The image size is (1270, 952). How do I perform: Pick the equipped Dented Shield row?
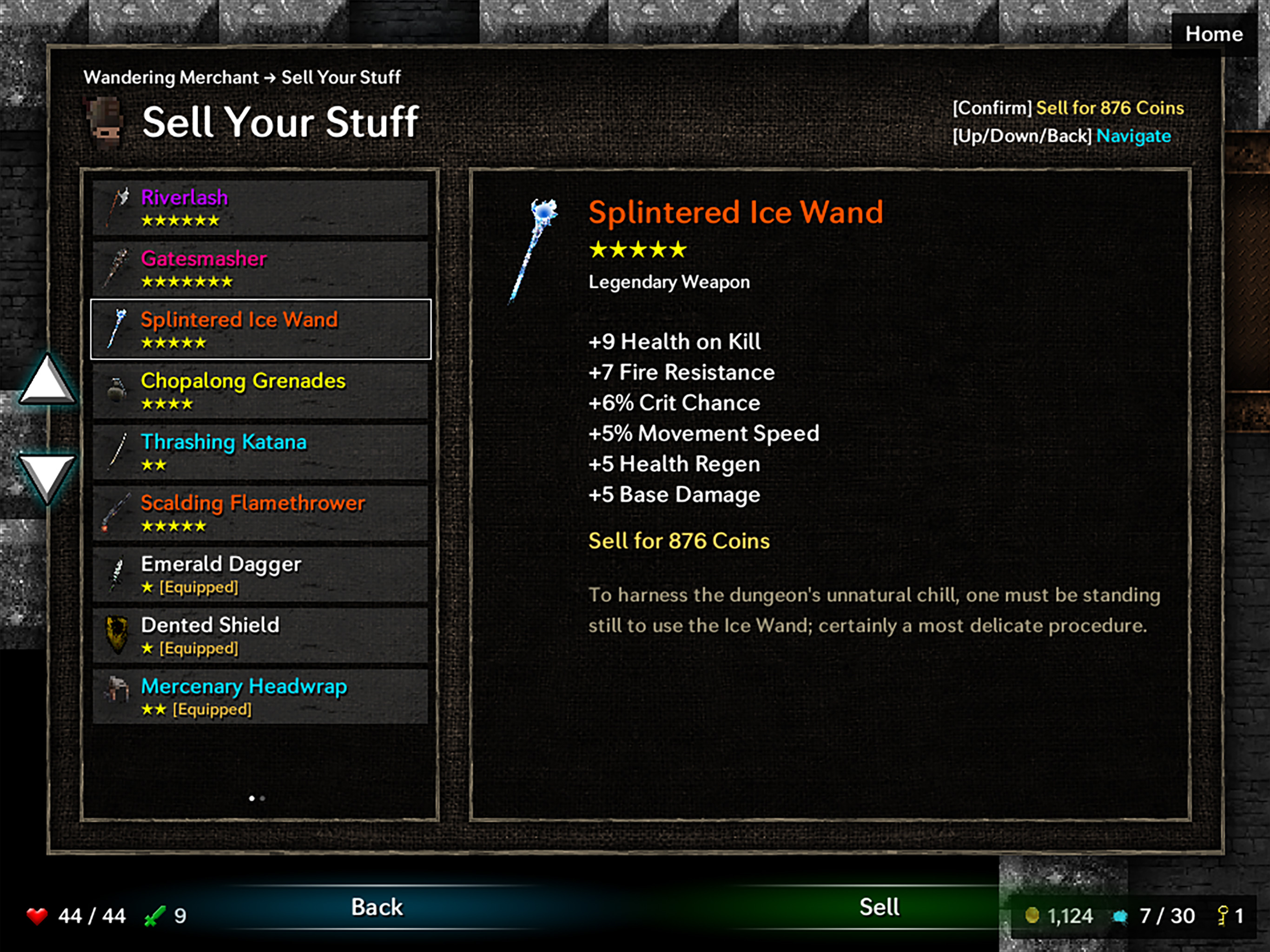click(260, 635)
